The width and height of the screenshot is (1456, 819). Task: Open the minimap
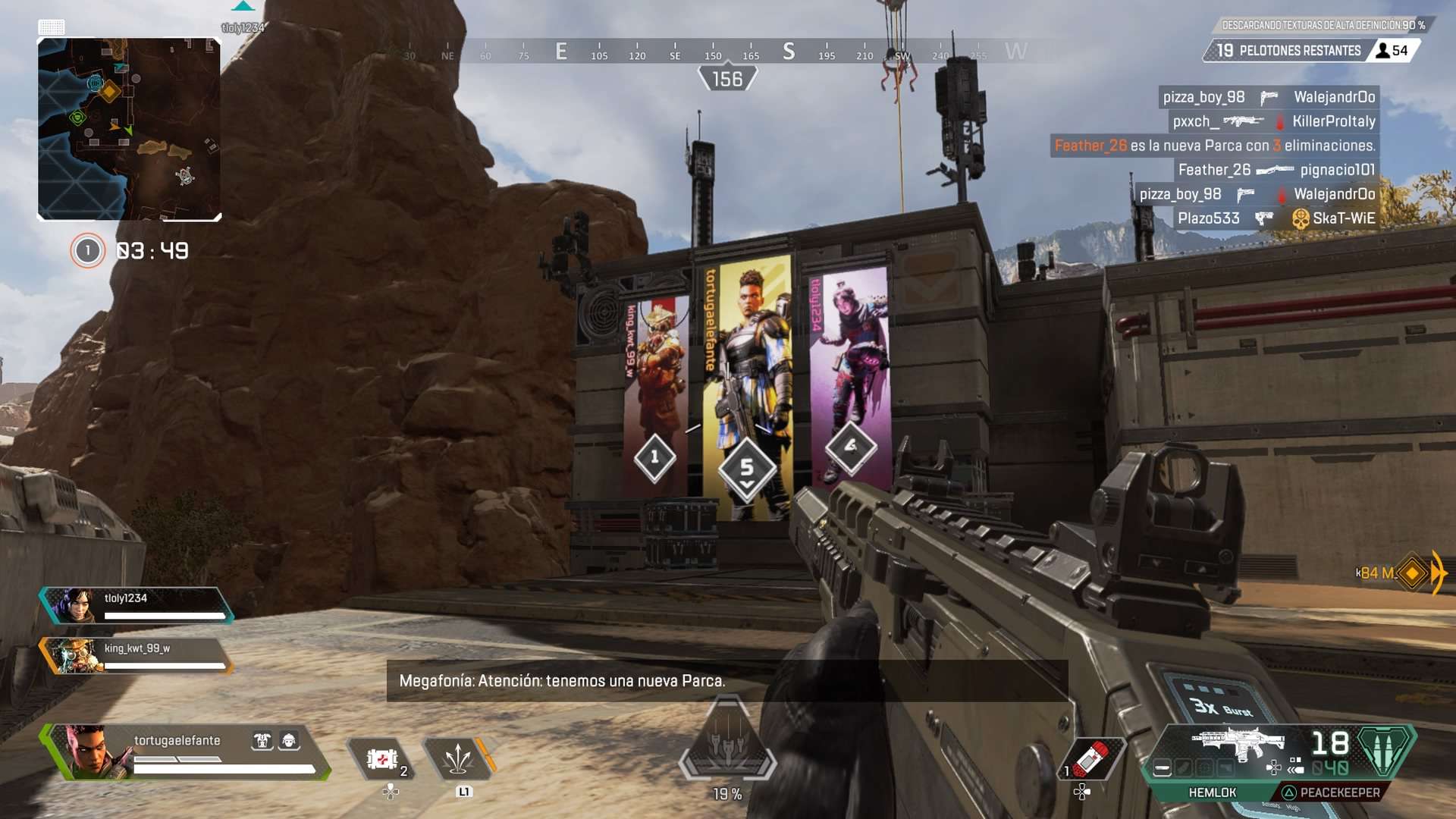129,129
